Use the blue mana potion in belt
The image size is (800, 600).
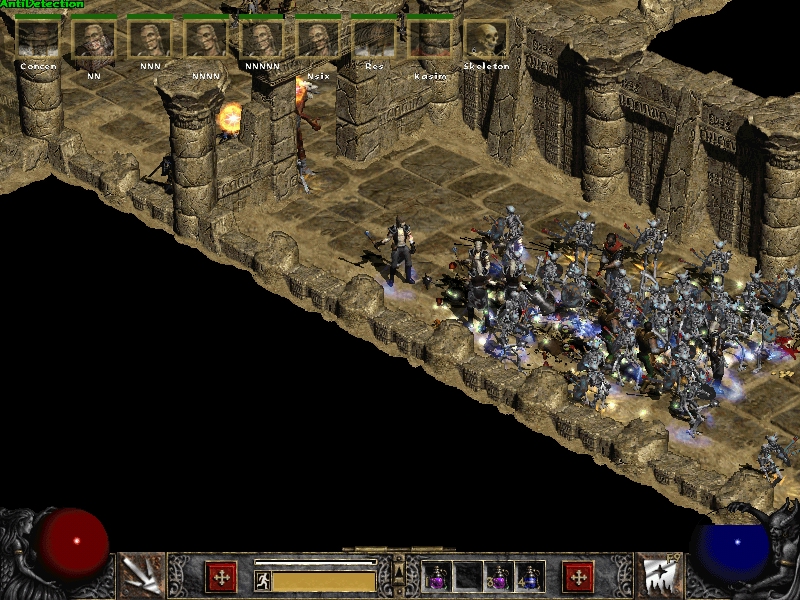[528, 576]
